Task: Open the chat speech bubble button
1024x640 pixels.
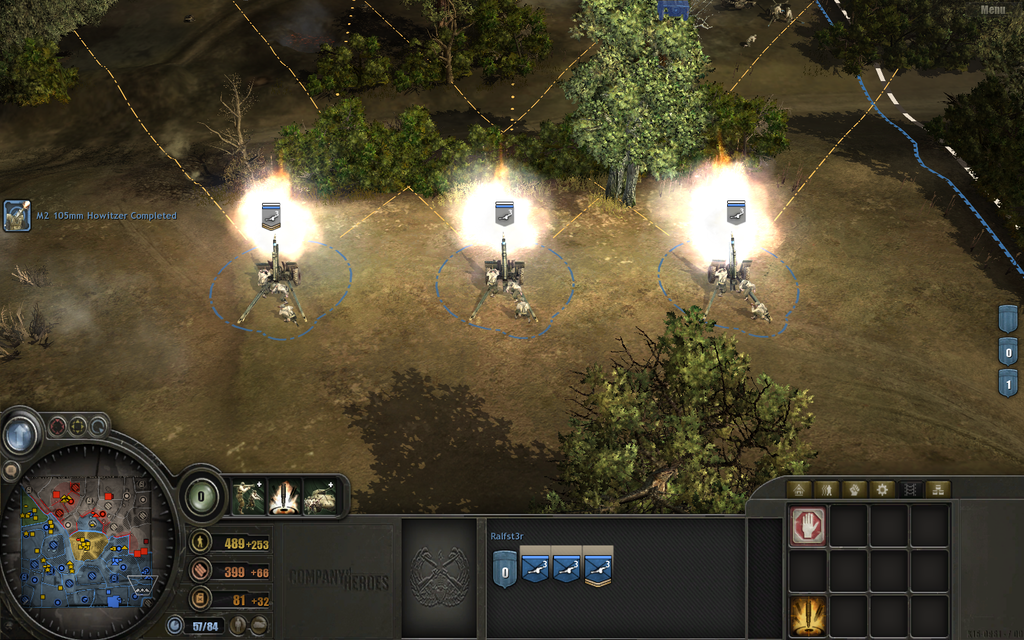Action: [x=12, y=469]
